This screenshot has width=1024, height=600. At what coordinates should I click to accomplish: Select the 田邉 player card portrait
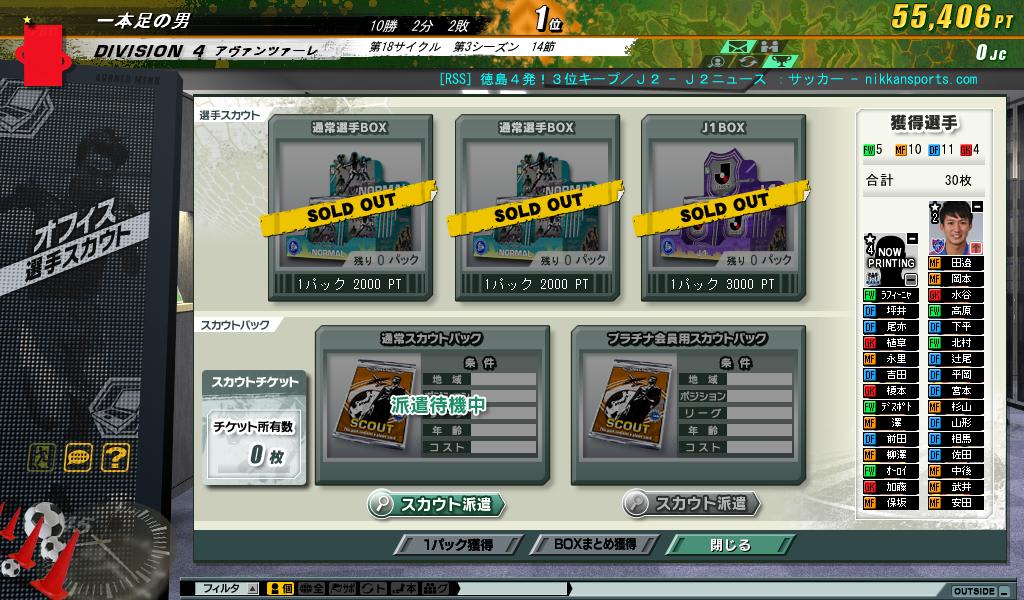tap(955, 227)
